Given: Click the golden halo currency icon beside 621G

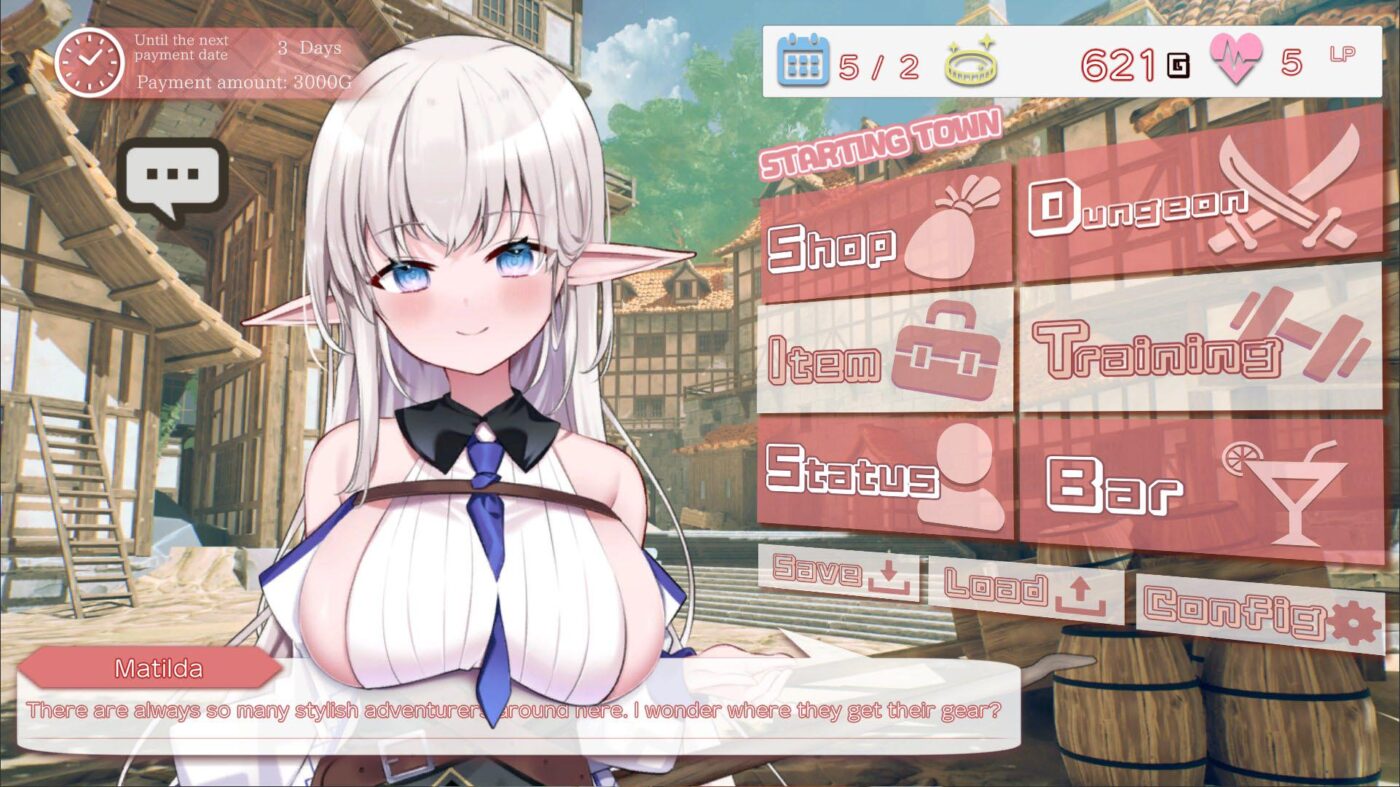Looking at the screenshot, I should click(x=972, y=62).
